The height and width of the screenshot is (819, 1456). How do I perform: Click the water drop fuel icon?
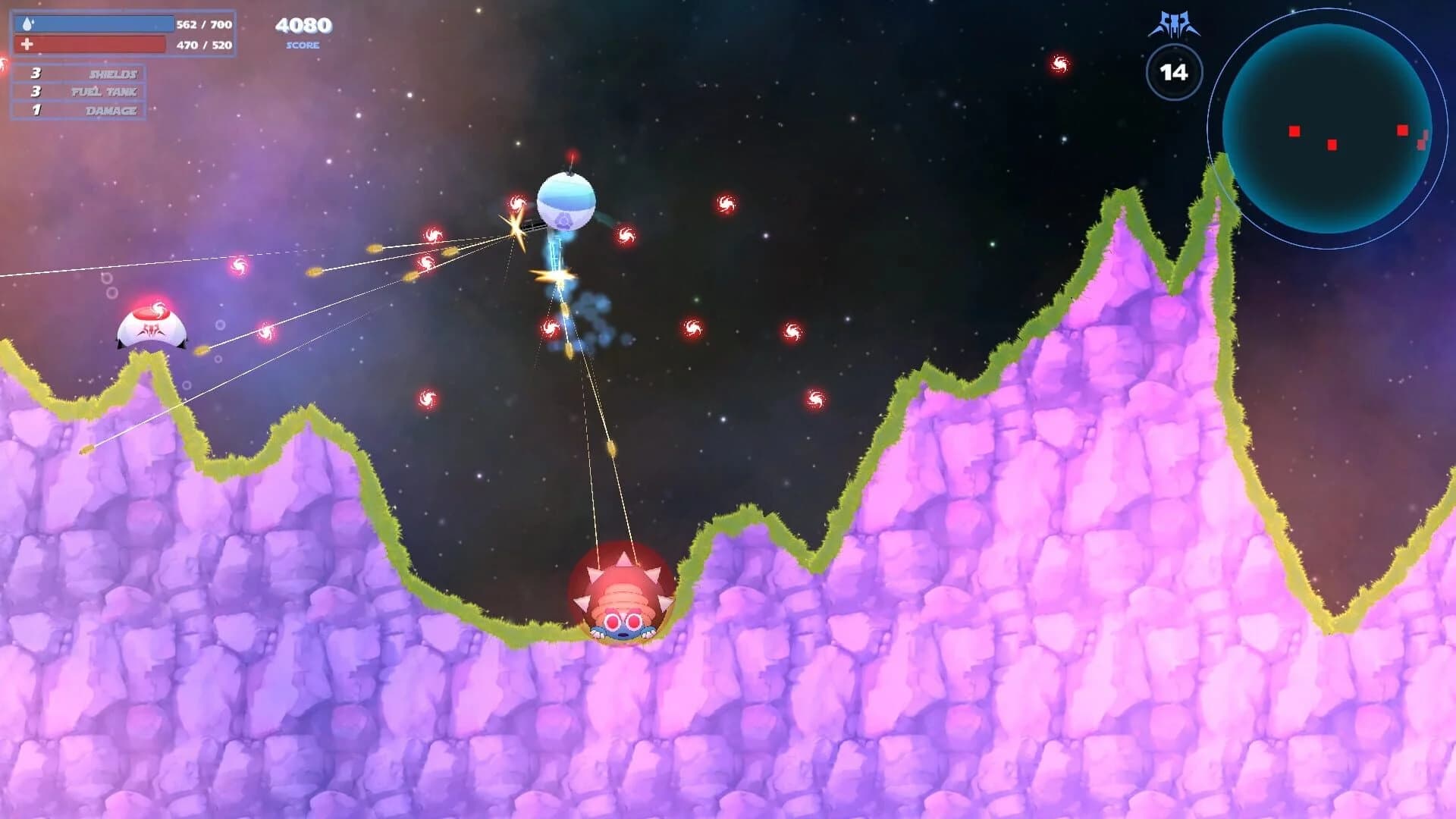29,24
